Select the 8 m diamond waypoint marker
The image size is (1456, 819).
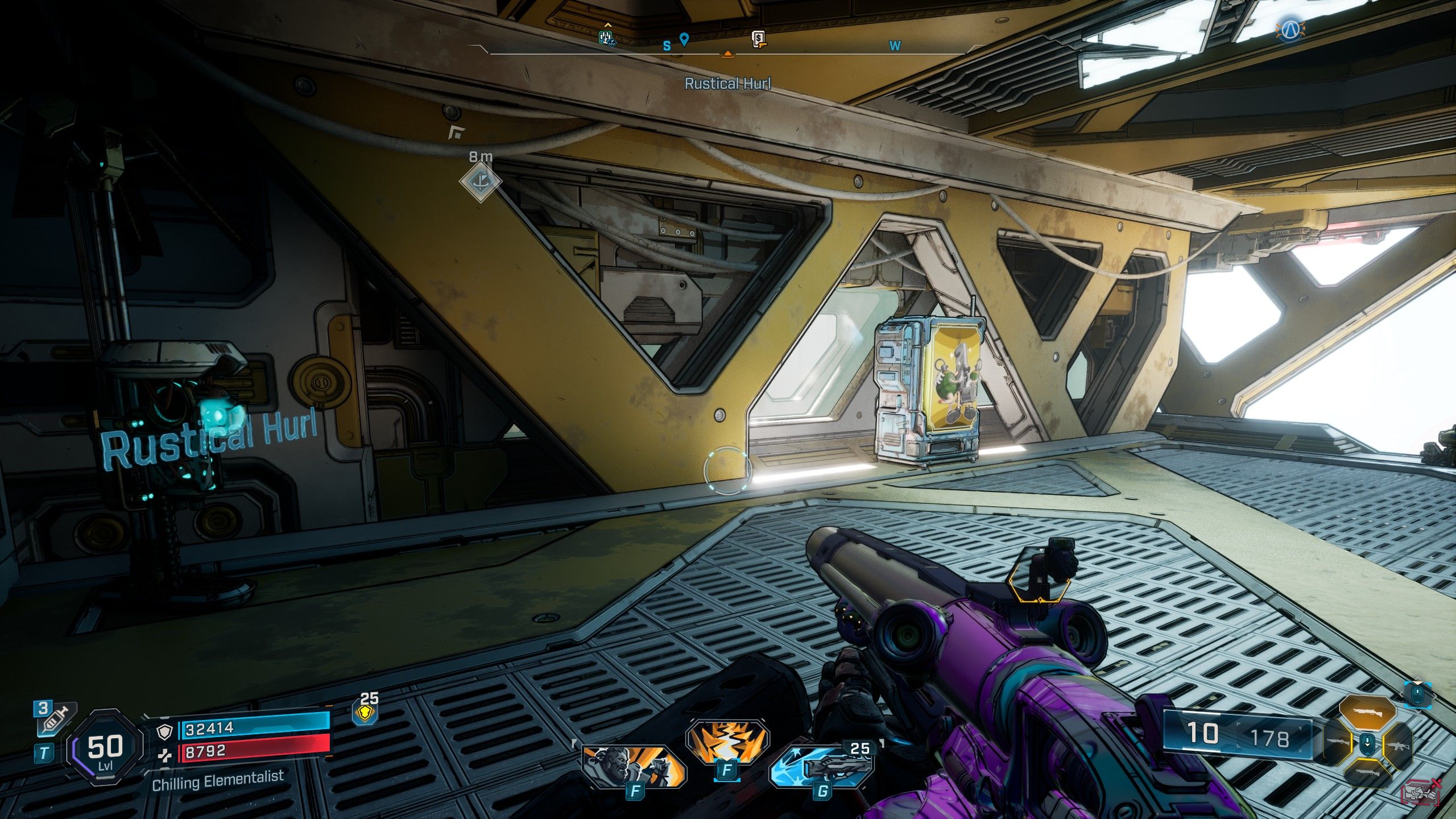[481, 182]
